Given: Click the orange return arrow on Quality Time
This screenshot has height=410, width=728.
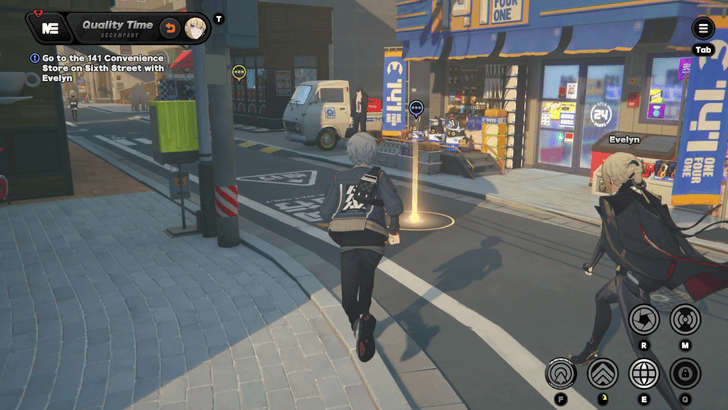Looking at the screenshot, I should [168, 26].
